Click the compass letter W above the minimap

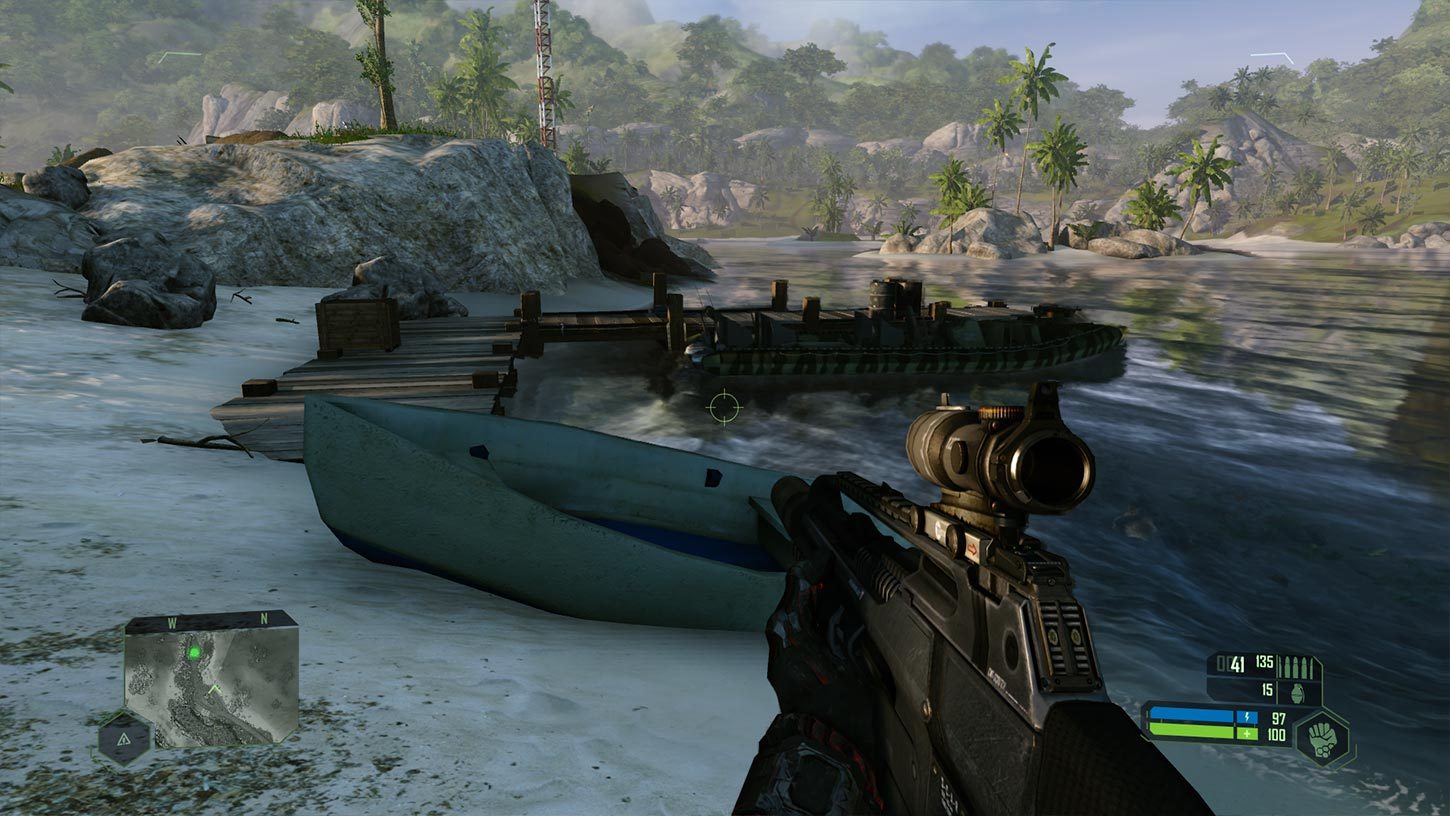point(172,619)
